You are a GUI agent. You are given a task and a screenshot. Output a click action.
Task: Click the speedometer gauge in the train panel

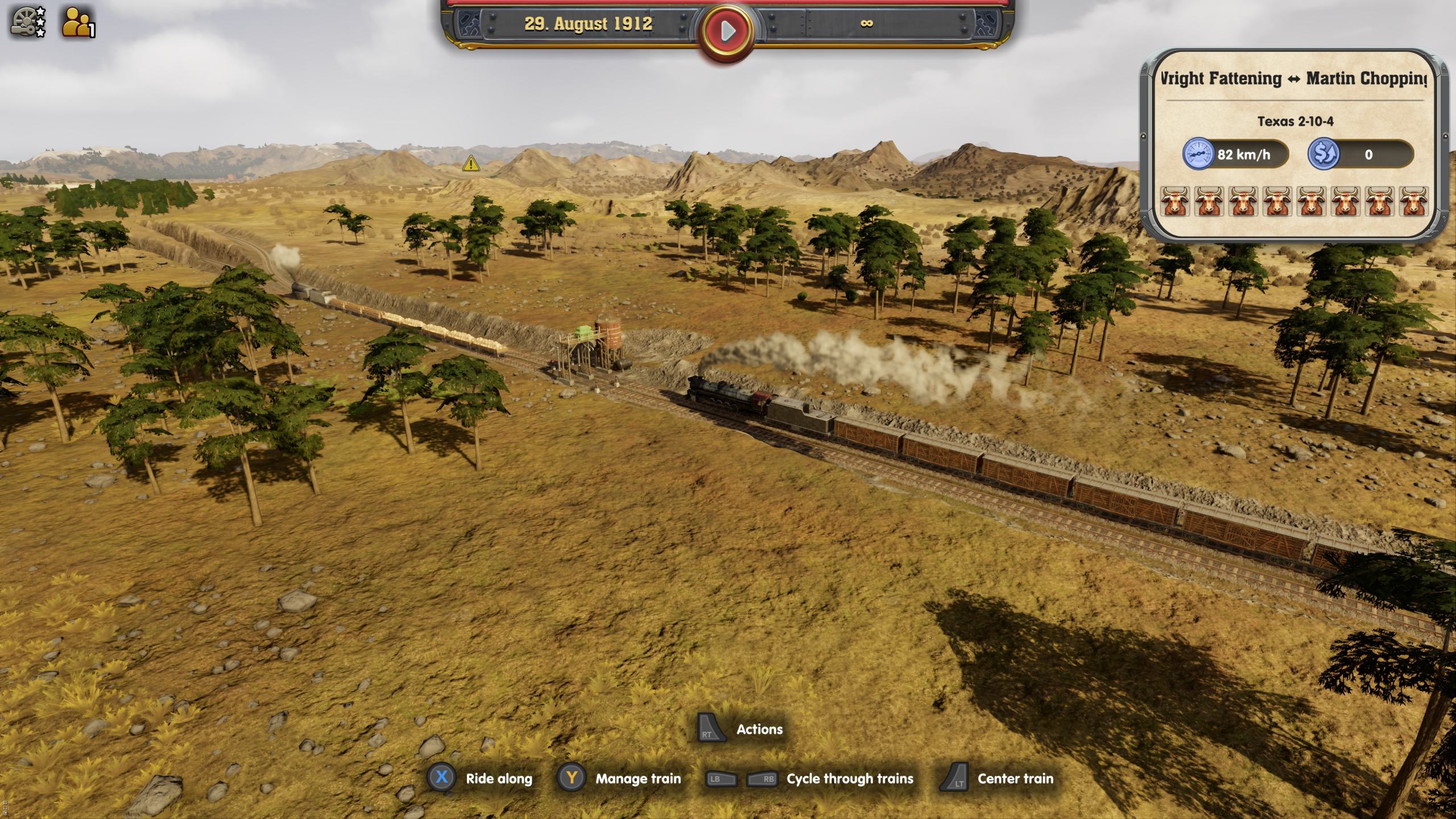coord(1199,154)
